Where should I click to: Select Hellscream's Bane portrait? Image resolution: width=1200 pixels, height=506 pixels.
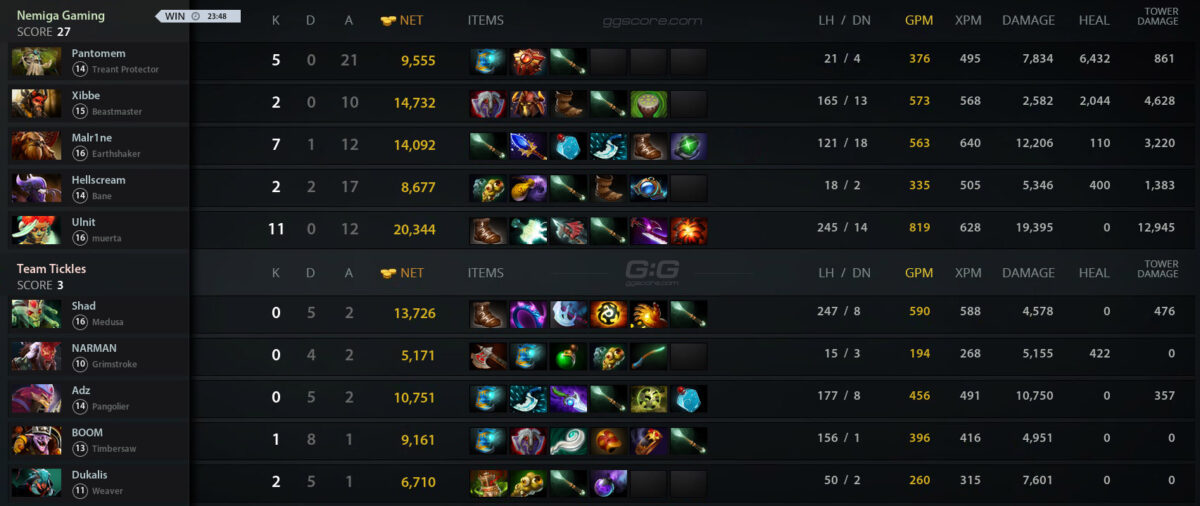pos(36,188)
